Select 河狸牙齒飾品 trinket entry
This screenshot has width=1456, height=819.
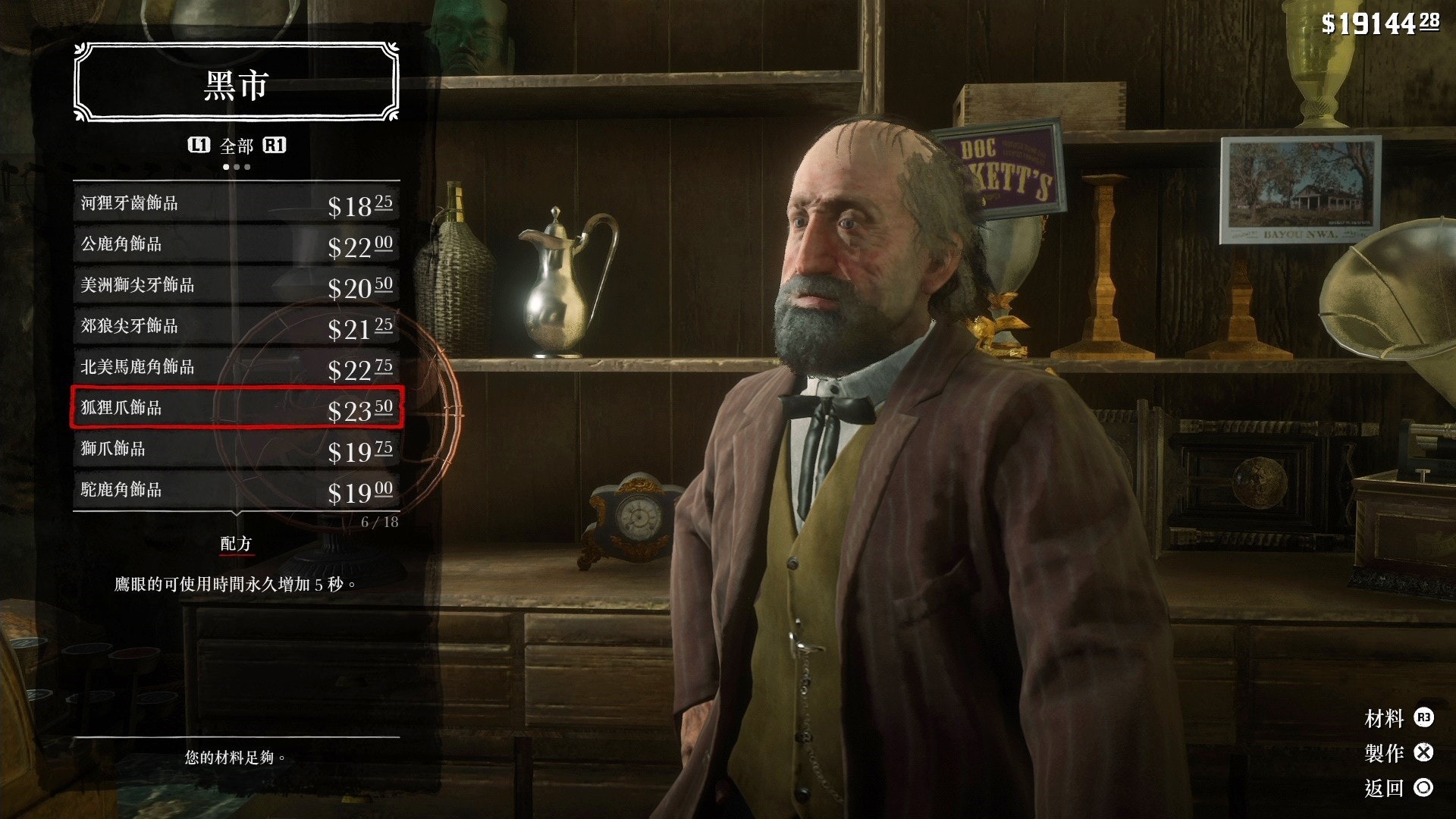click(x=236, y=203)
